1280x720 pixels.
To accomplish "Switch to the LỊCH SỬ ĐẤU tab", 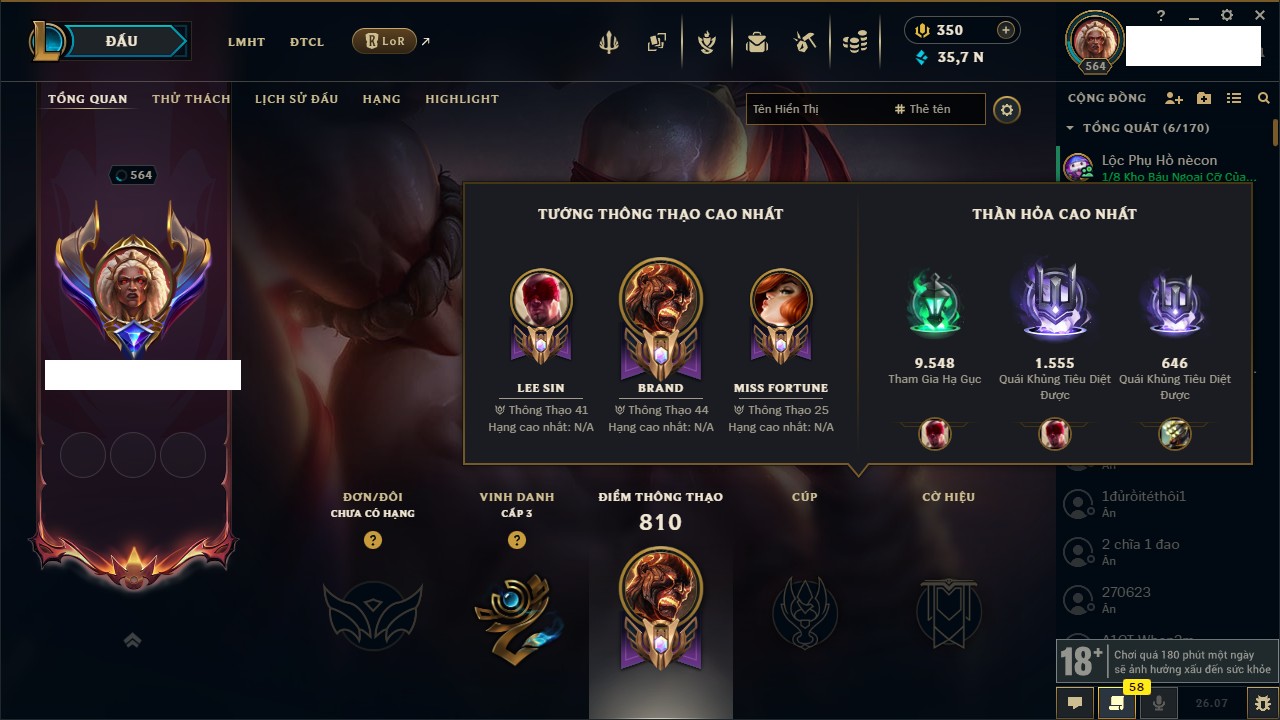I will coord(296,99).
